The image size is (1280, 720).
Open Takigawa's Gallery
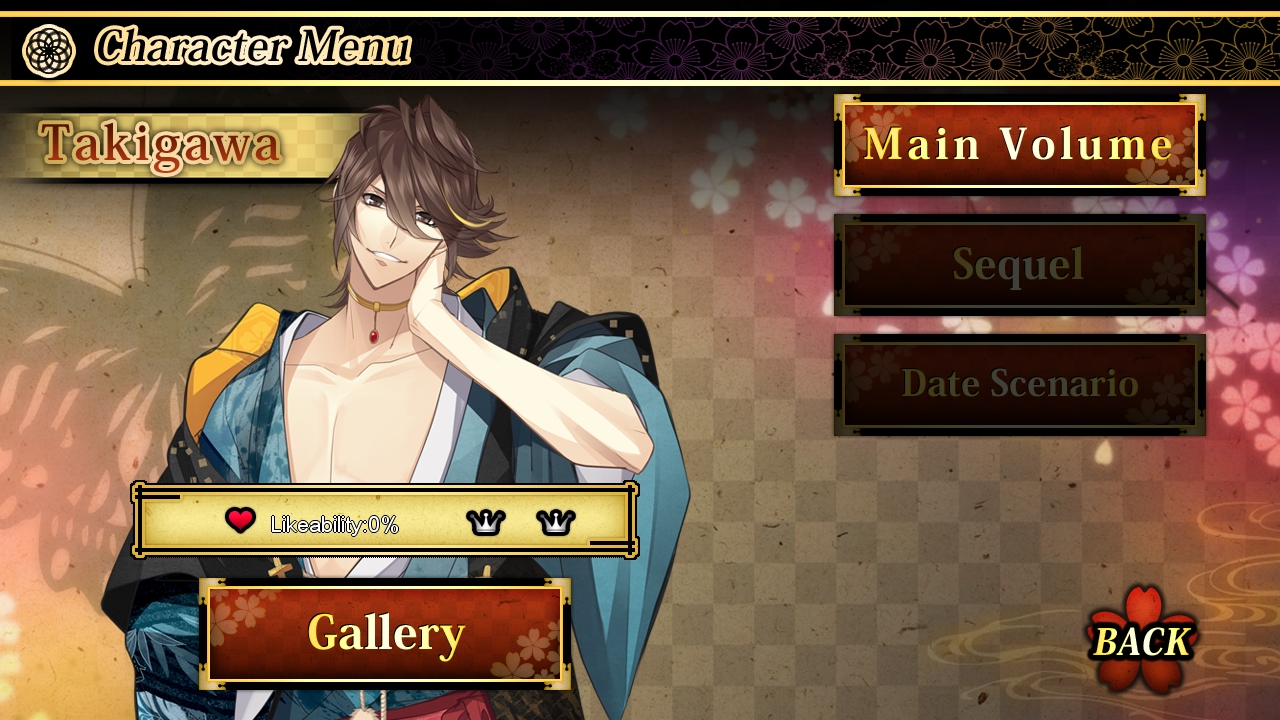tap(385, 633)
